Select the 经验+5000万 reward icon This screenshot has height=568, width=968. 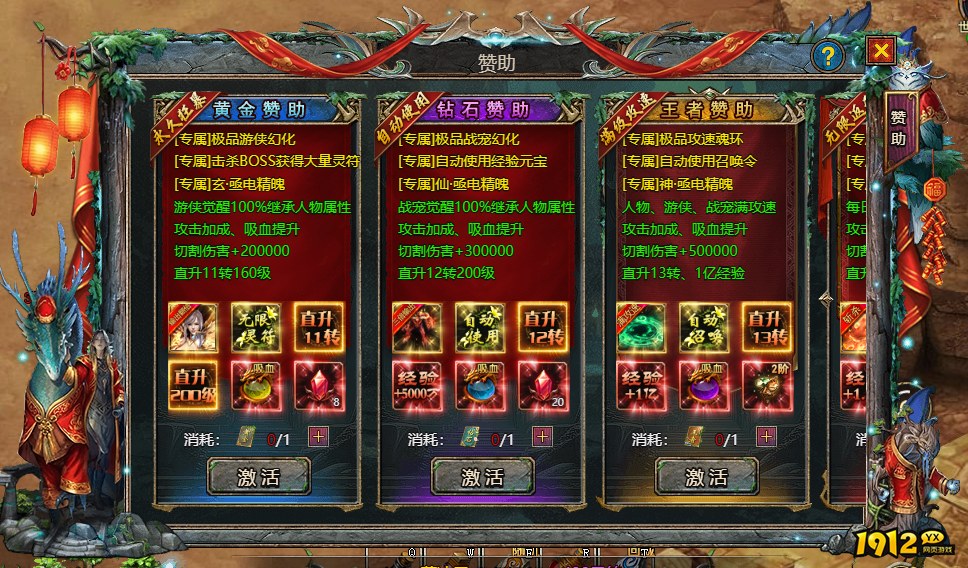pyautogui.click(x=417, y=386)
